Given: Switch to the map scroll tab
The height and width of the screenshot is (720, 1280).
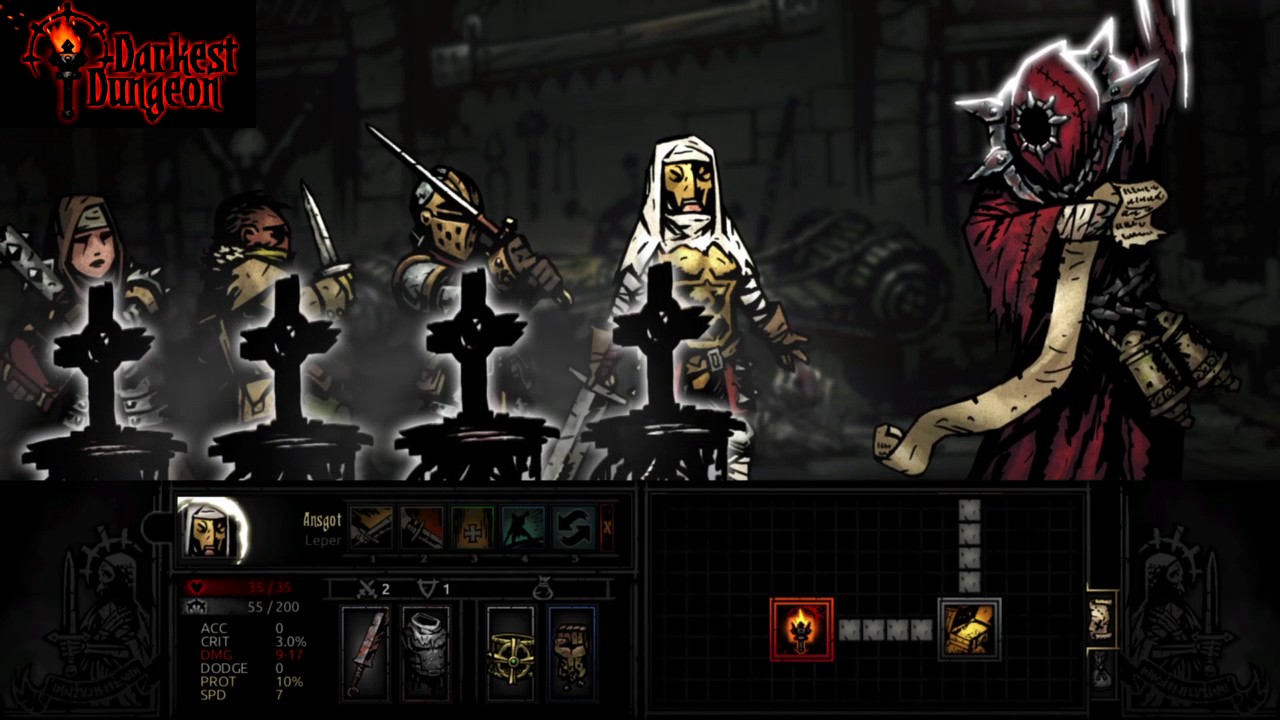Looking at the screenshot, I should [x=1102, y=620].
